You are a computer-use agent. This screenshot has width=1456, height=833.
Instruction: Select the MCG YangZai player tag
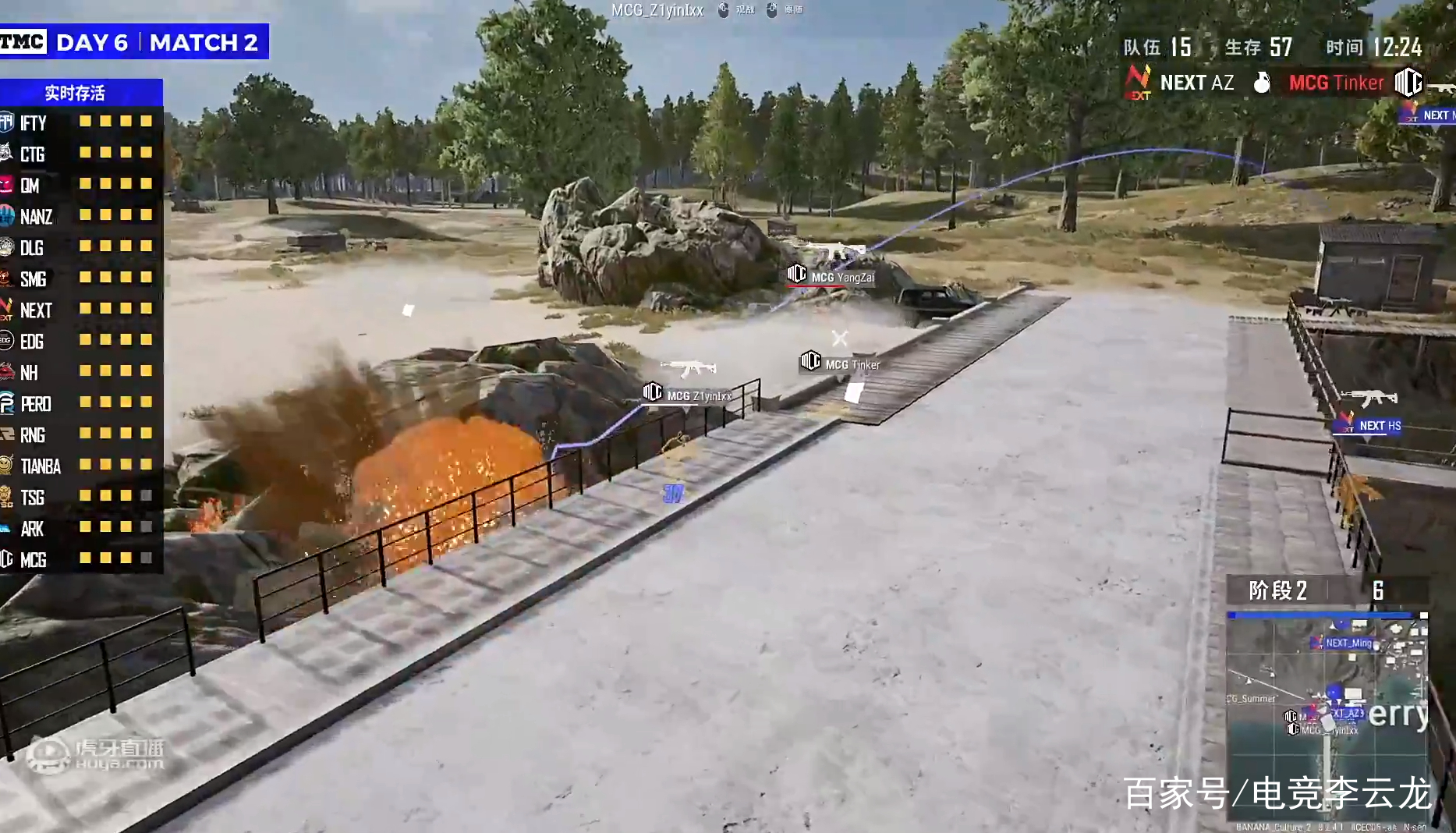(x=831, y=276)
